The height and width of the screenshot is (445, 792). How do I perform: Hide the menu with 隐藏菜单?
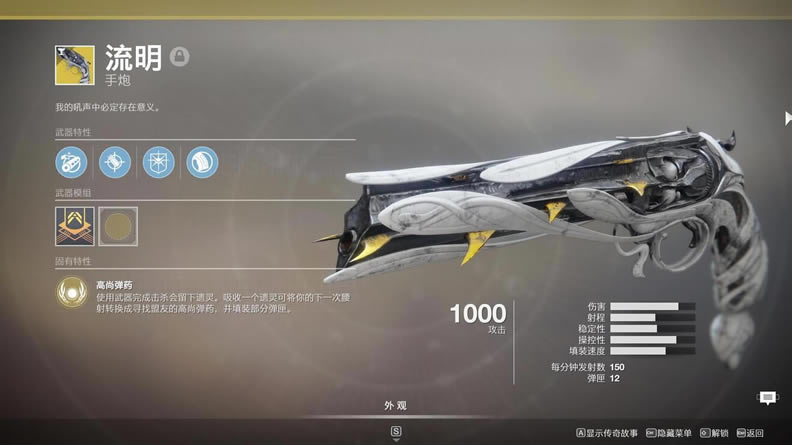pyautogui.click(x=671, y=433)
